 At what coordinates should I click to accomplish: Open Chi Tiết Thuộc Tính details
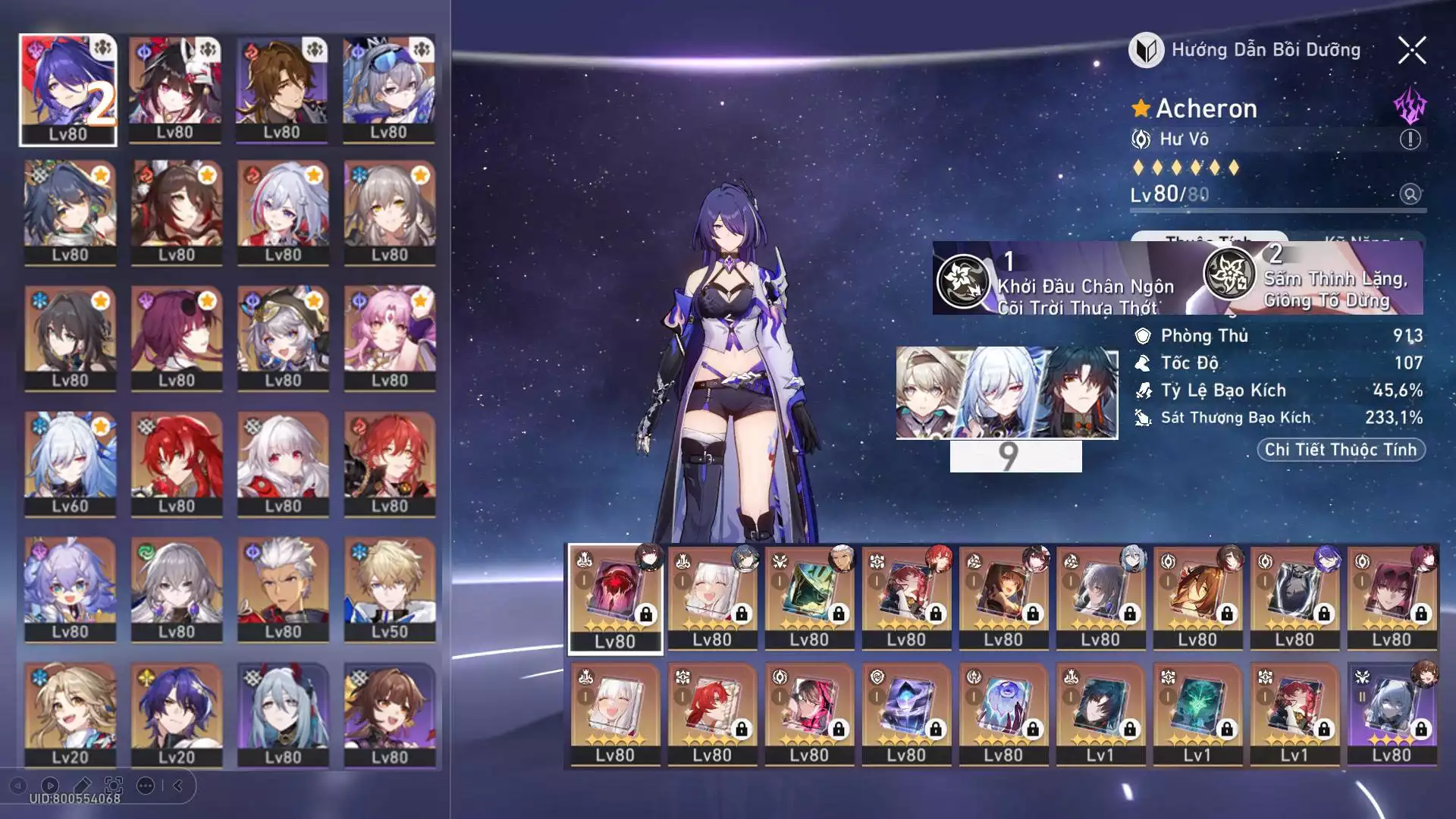(x=1340, y=450)
